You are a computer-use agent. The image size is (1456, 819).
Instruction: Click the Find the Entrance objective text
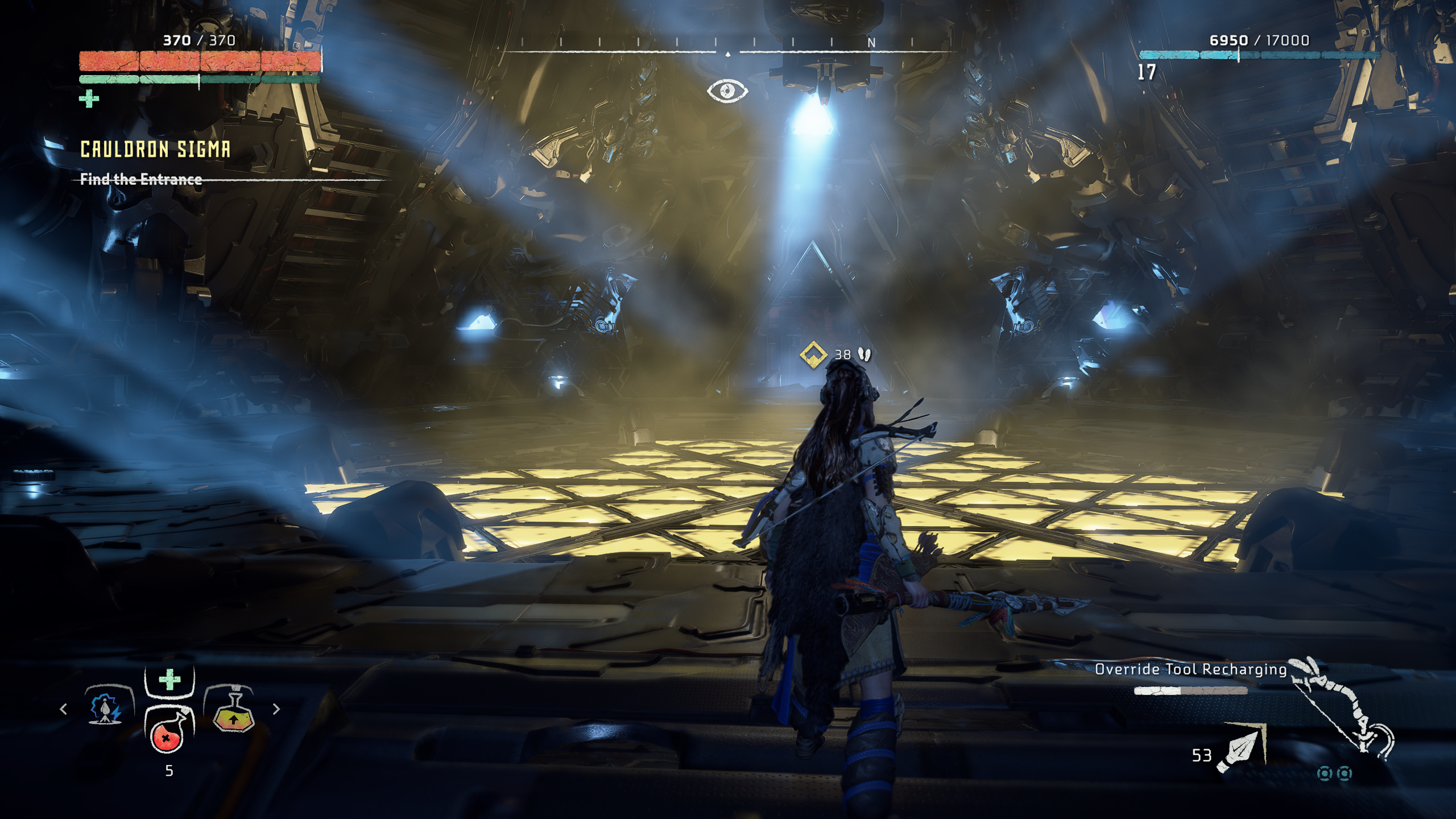point(141,181)
